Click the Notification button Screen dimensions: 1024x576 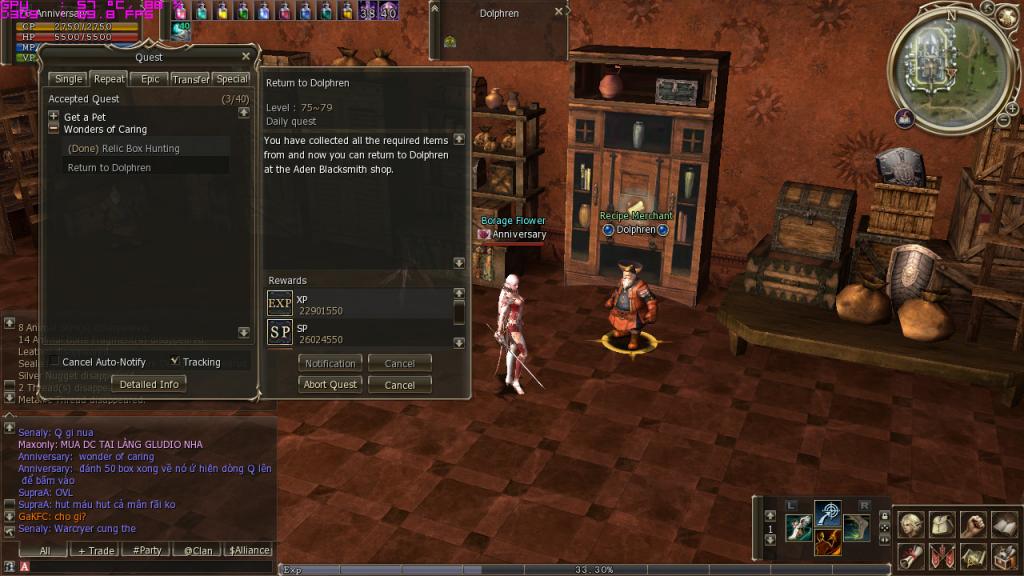pos(330,364)
